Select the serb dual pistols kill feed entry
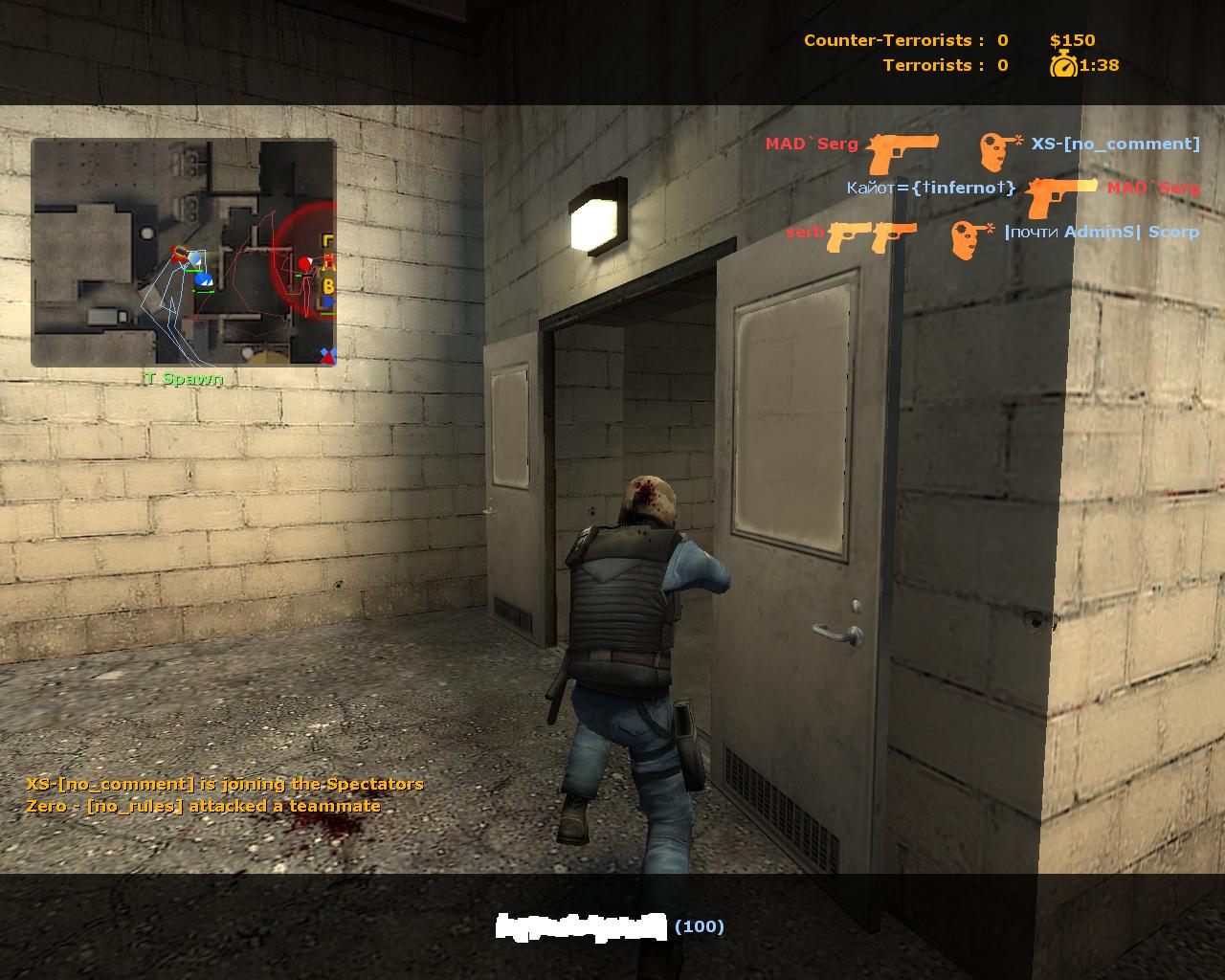Image resolution: width=1225 pixels, height=980 pixels. (991, 234)
